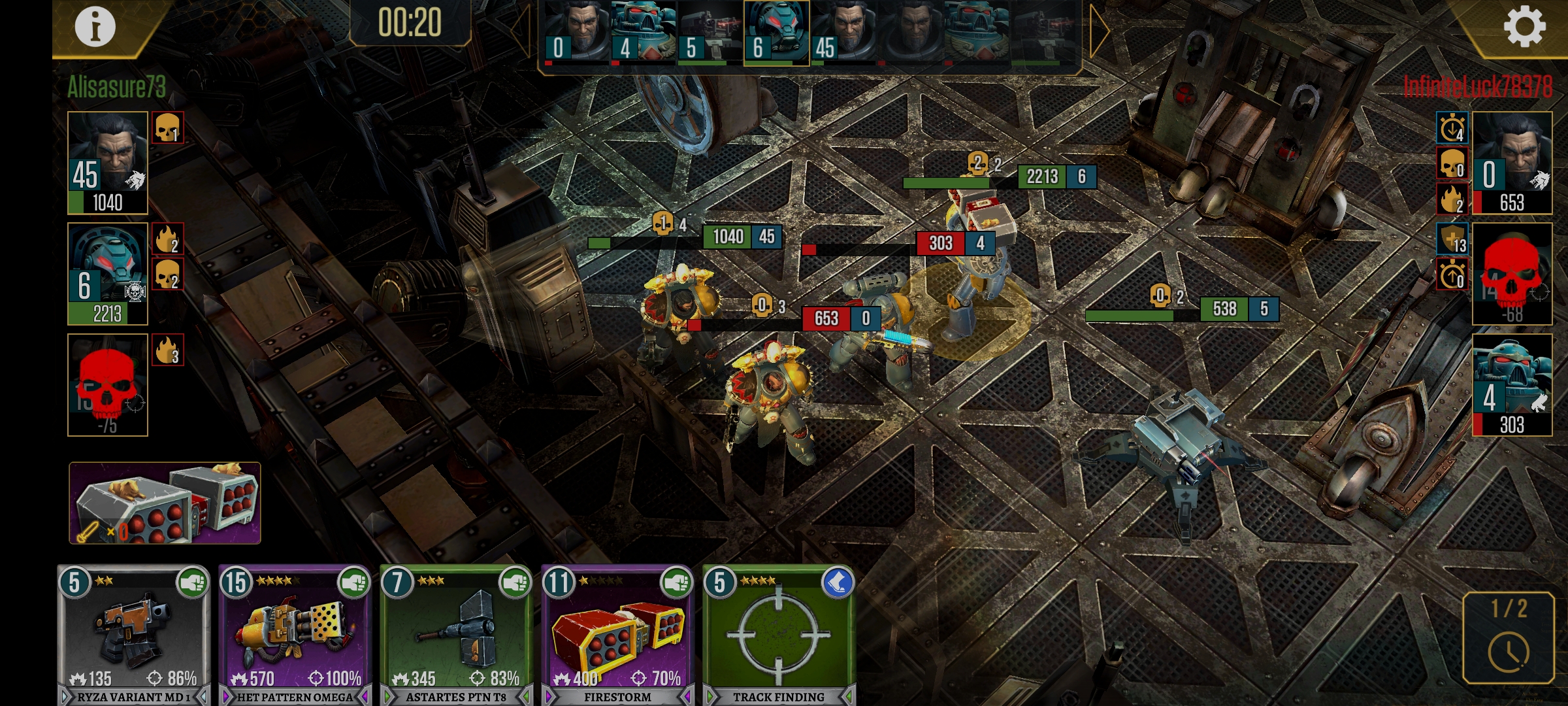Open the settings gear menu
This screenshot has width=1568, height=706.
tap(1524, 27)
